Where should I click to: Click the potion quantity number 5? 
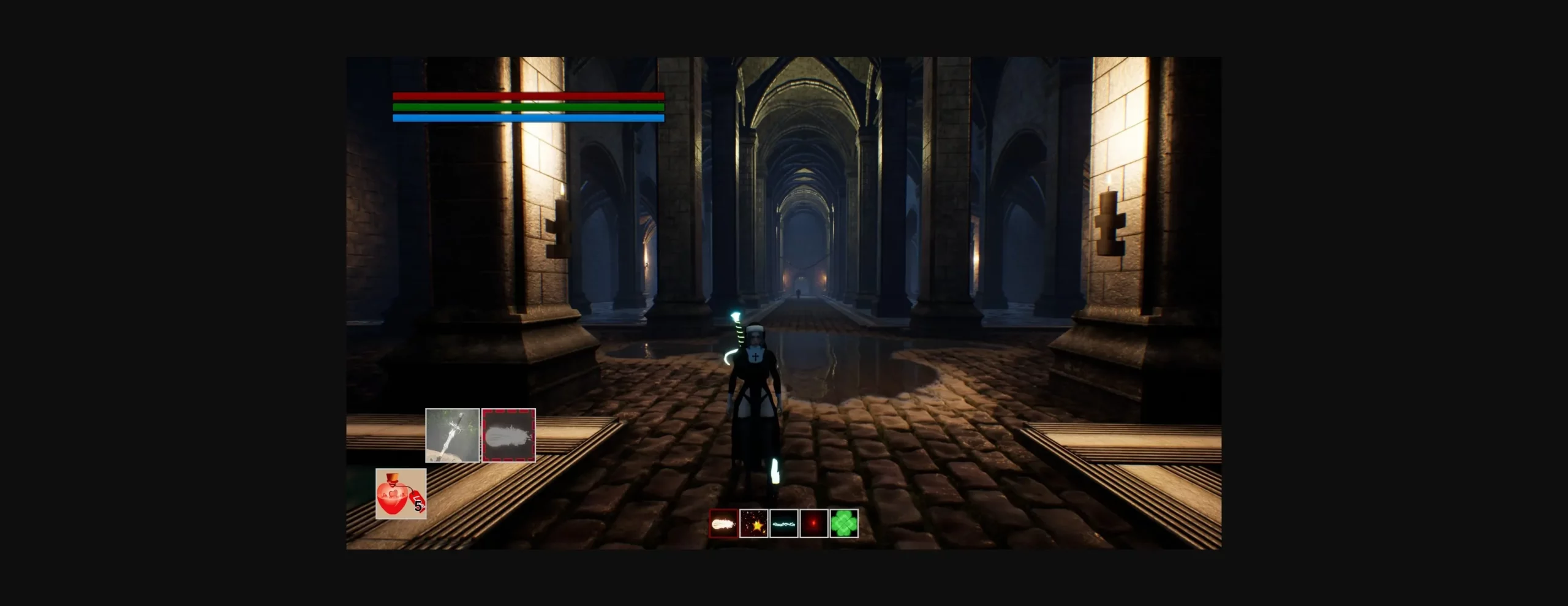[417, 506]
